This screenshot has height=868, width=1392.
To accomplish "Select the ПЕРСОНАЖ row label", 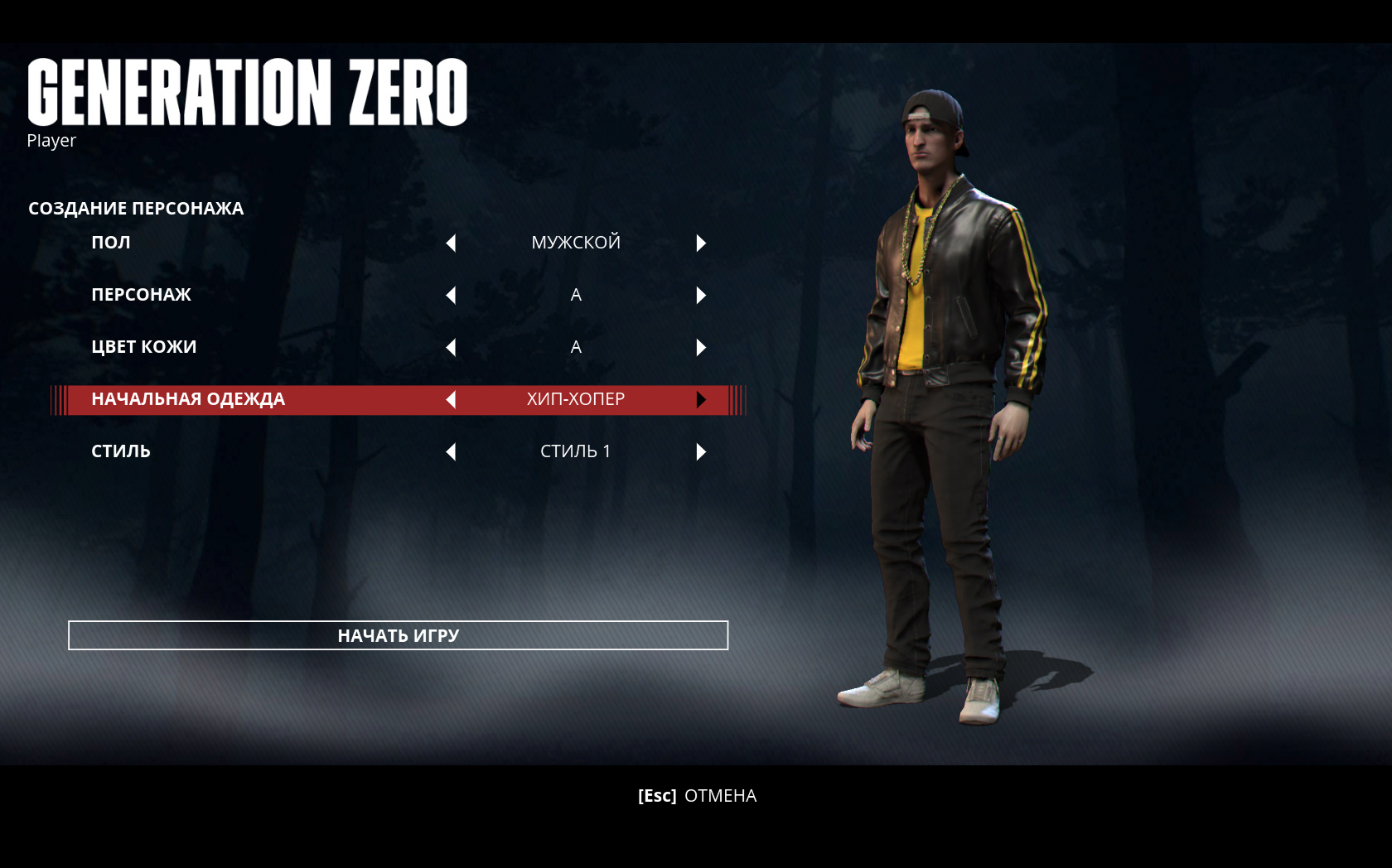I will [141, 295].
